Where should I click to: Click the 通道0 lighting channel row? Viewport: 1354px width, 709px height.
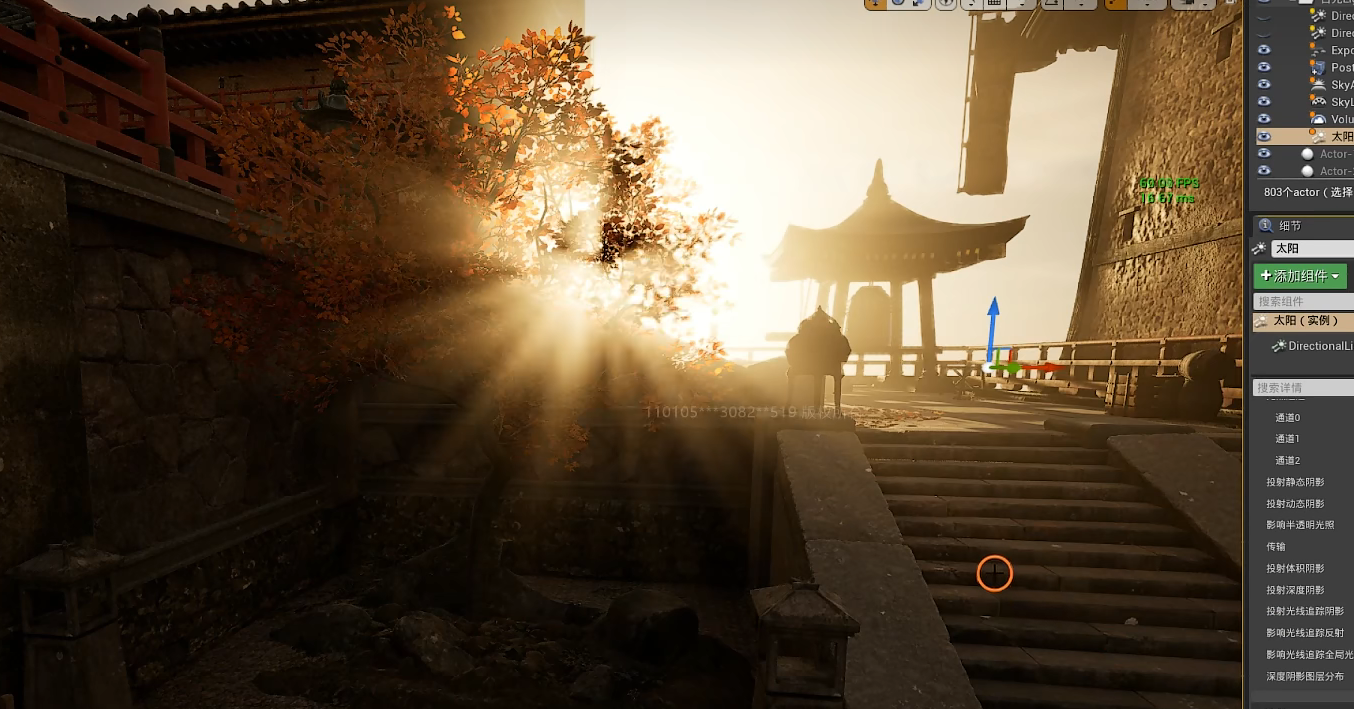coord(1287,417)
